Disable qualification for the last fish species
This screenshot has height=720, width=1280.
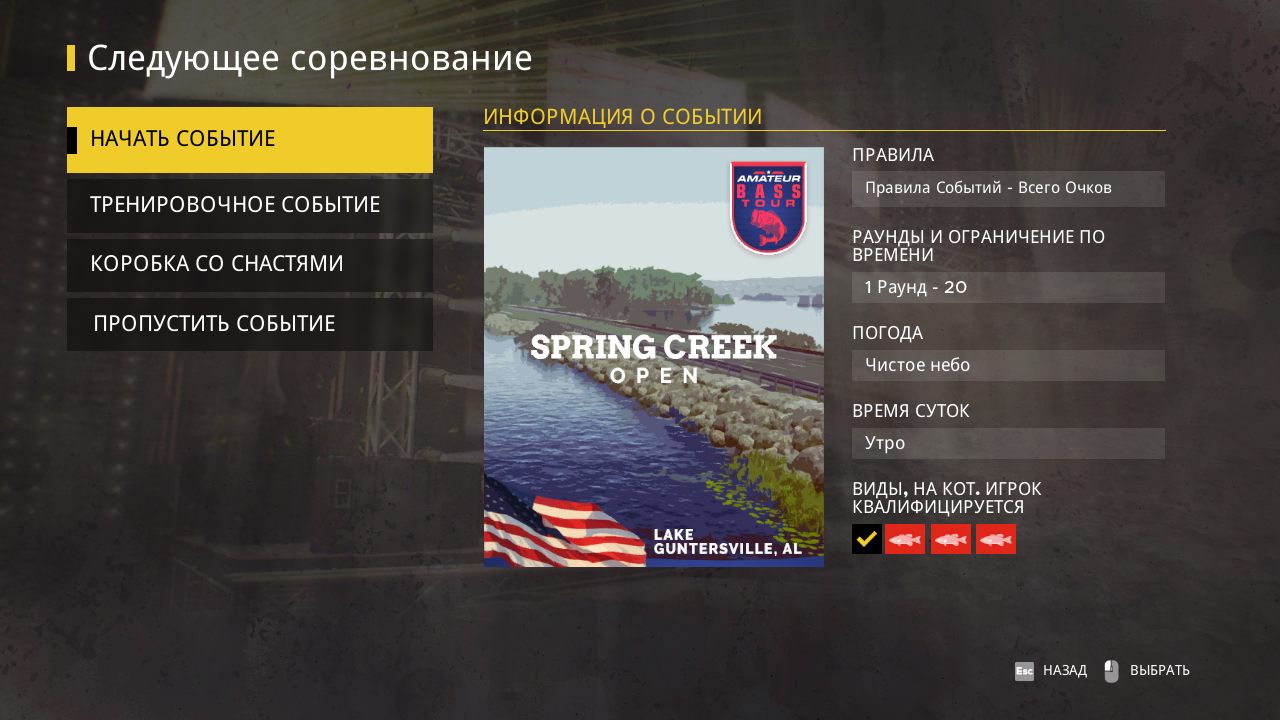pyautogui.click(x=996, y=538)
